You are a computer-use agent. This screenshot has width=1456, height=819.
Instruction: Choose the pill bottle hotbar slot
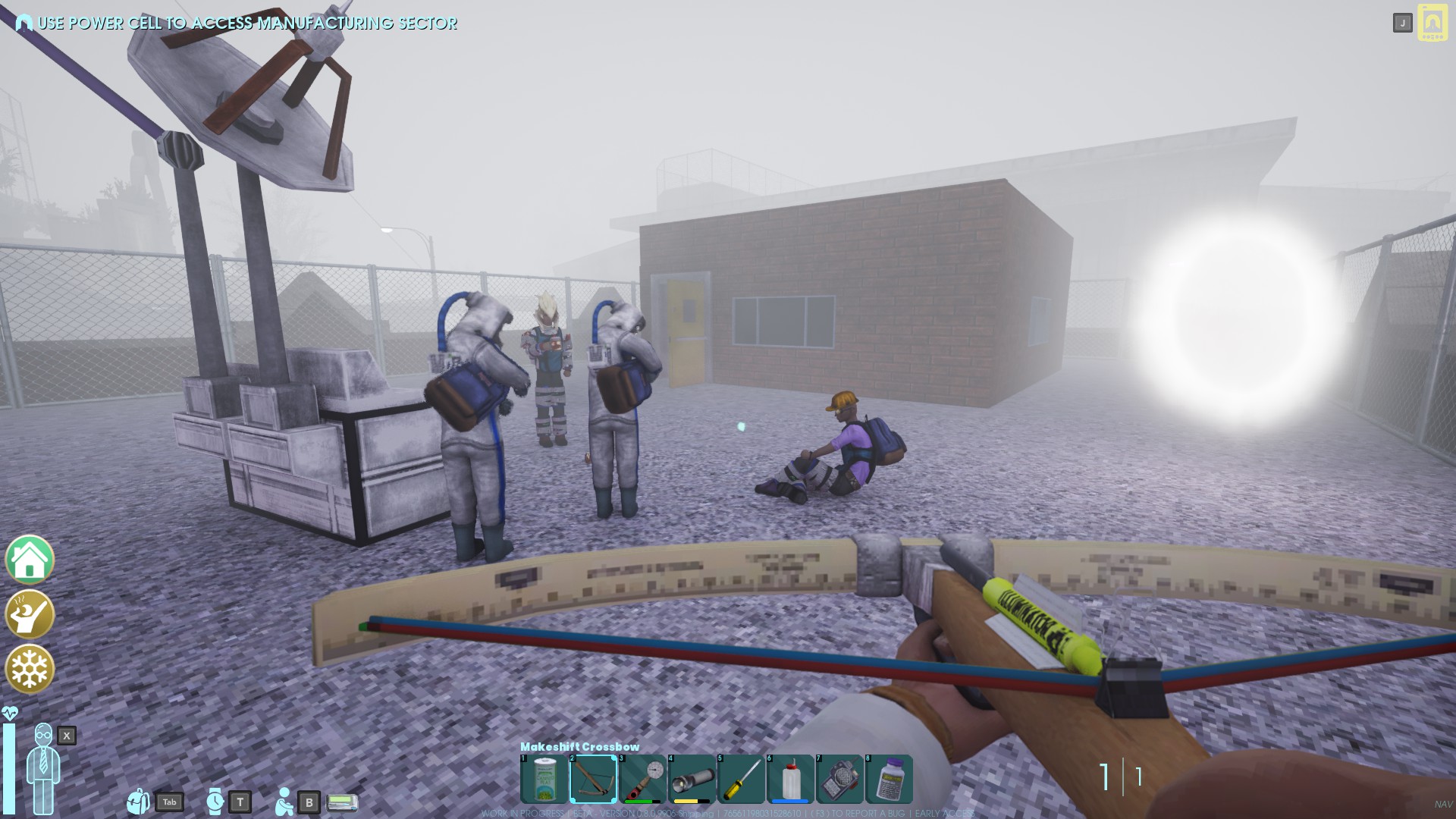pyautogui.click(x=889, y=779)
